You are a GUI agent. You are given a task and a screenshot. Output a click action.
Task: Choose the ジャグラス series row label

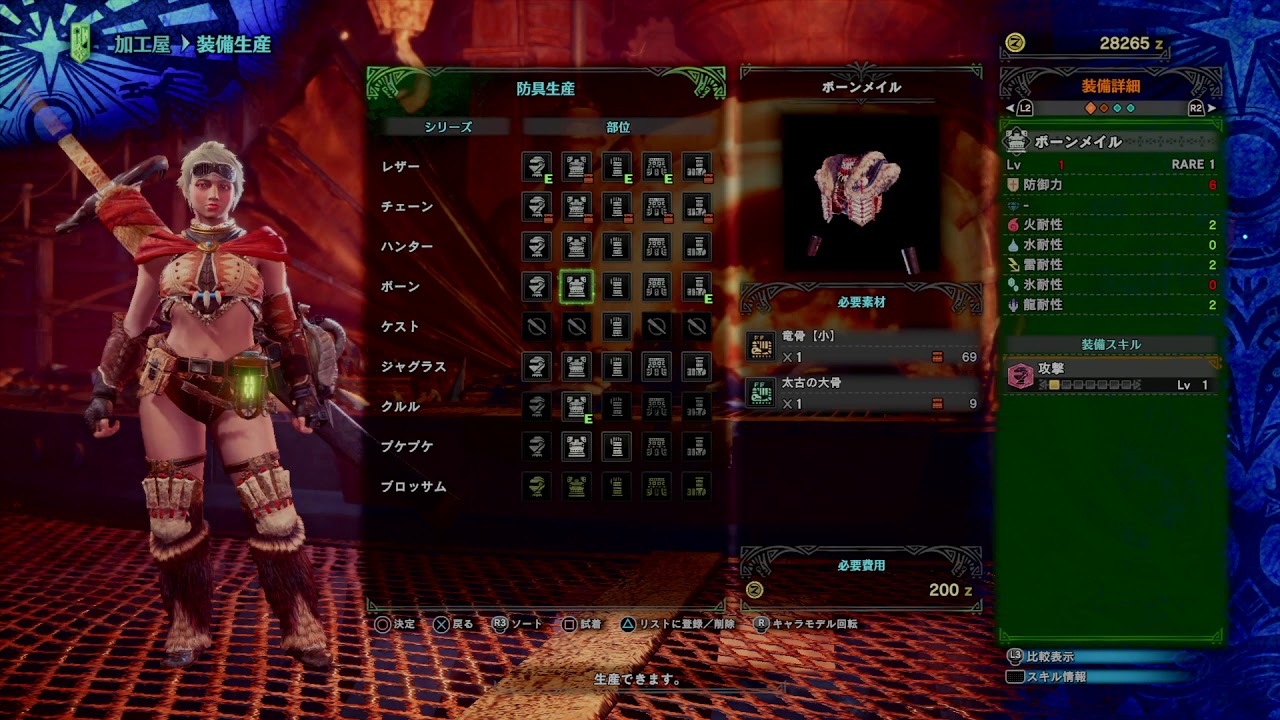[x=413, y=367]
